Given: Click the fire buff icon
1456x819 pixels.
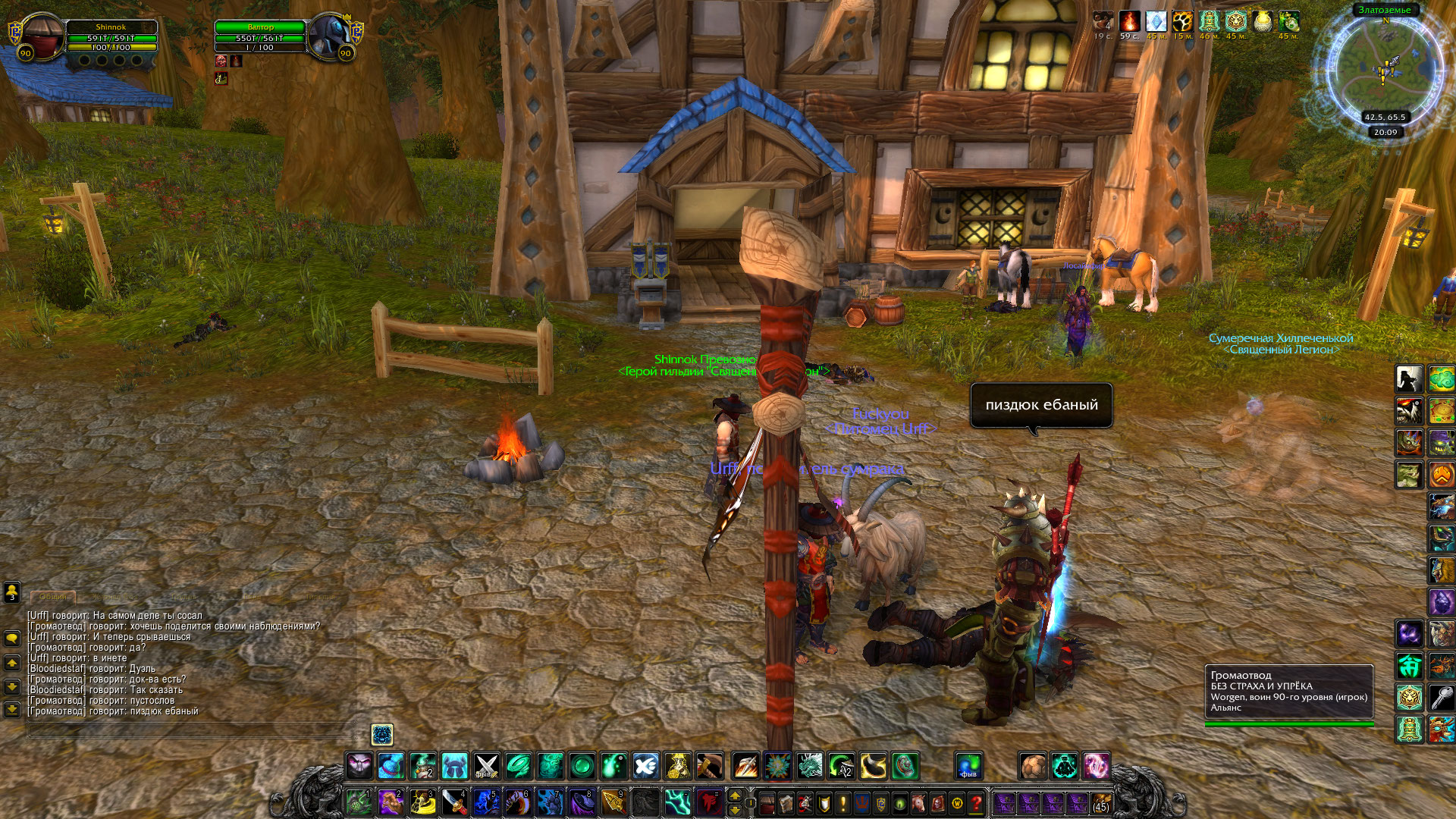Looking at the screenshot, I should coord(1130,21).
